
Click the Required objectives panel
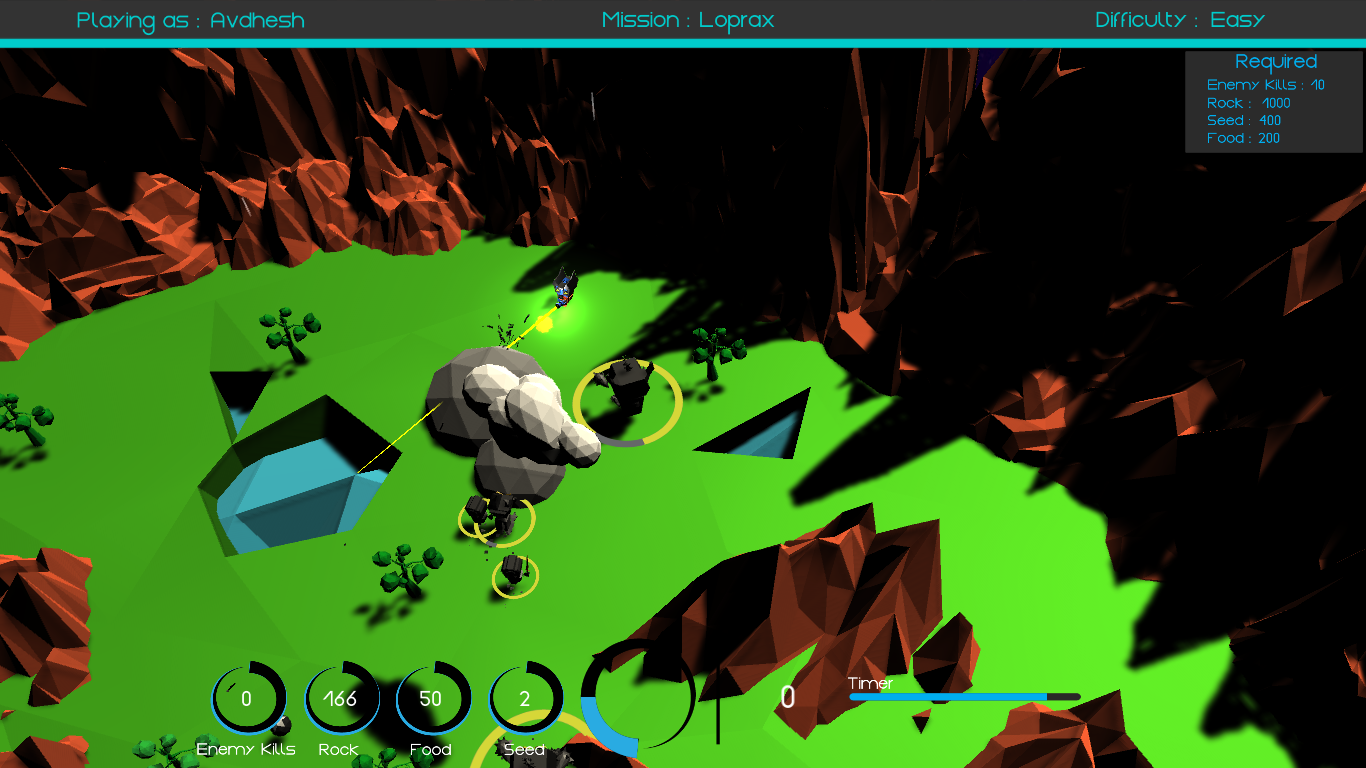[x=1274, y=102]
